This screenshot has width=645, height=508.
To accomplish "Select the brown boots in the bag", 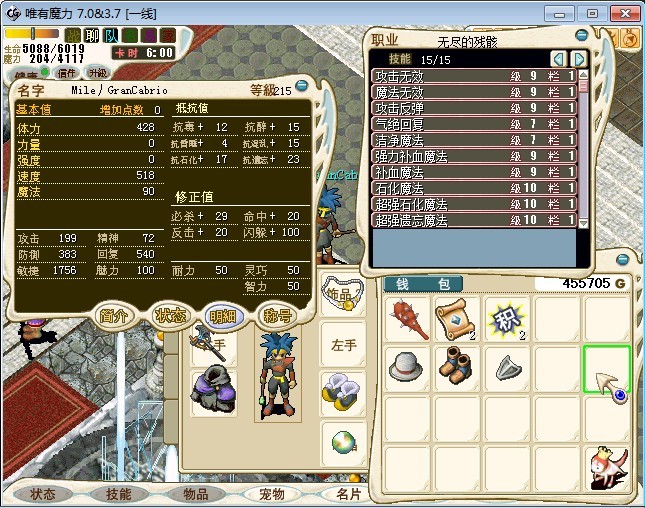I will (x=456, y=367).
